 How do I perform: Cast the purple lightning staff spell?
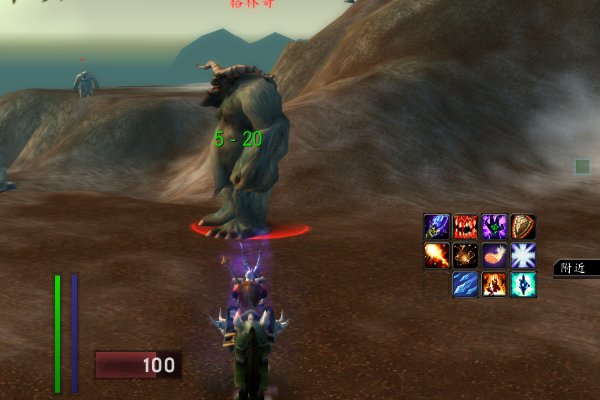[x=436, y=226]
